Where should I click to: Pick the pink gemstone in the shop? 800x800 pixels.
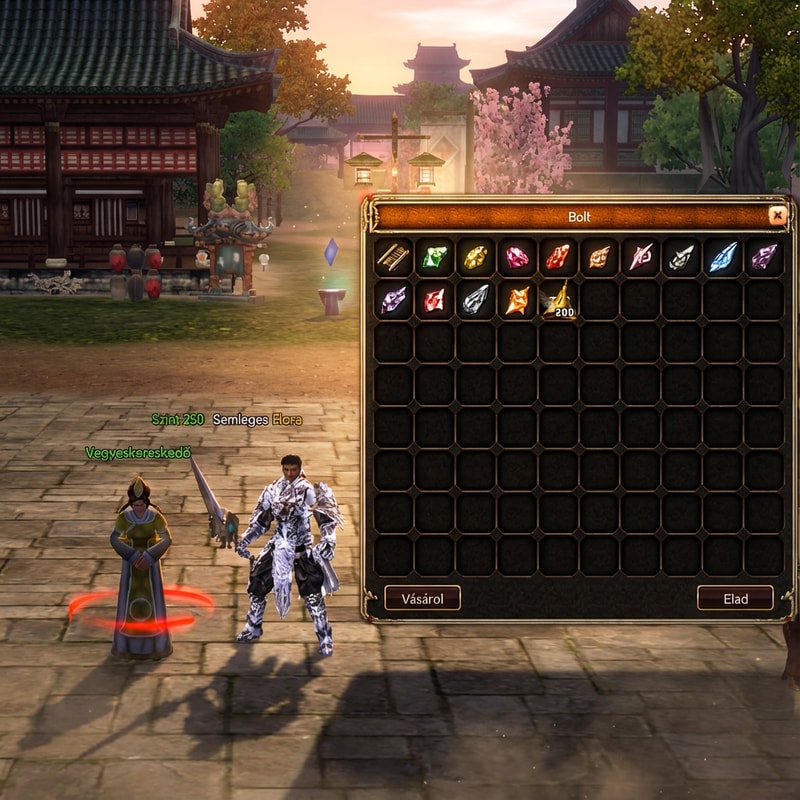click(x=517, y=257)
